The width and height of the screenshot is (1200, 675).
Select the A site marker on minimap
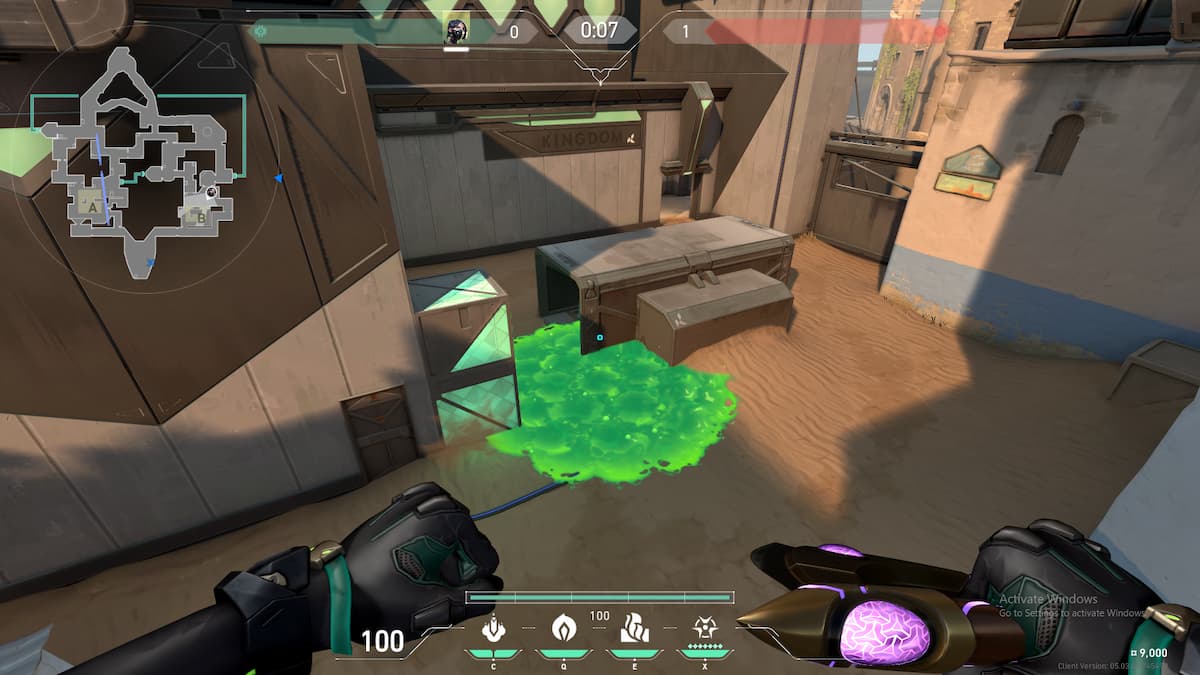tap(94, 205)
